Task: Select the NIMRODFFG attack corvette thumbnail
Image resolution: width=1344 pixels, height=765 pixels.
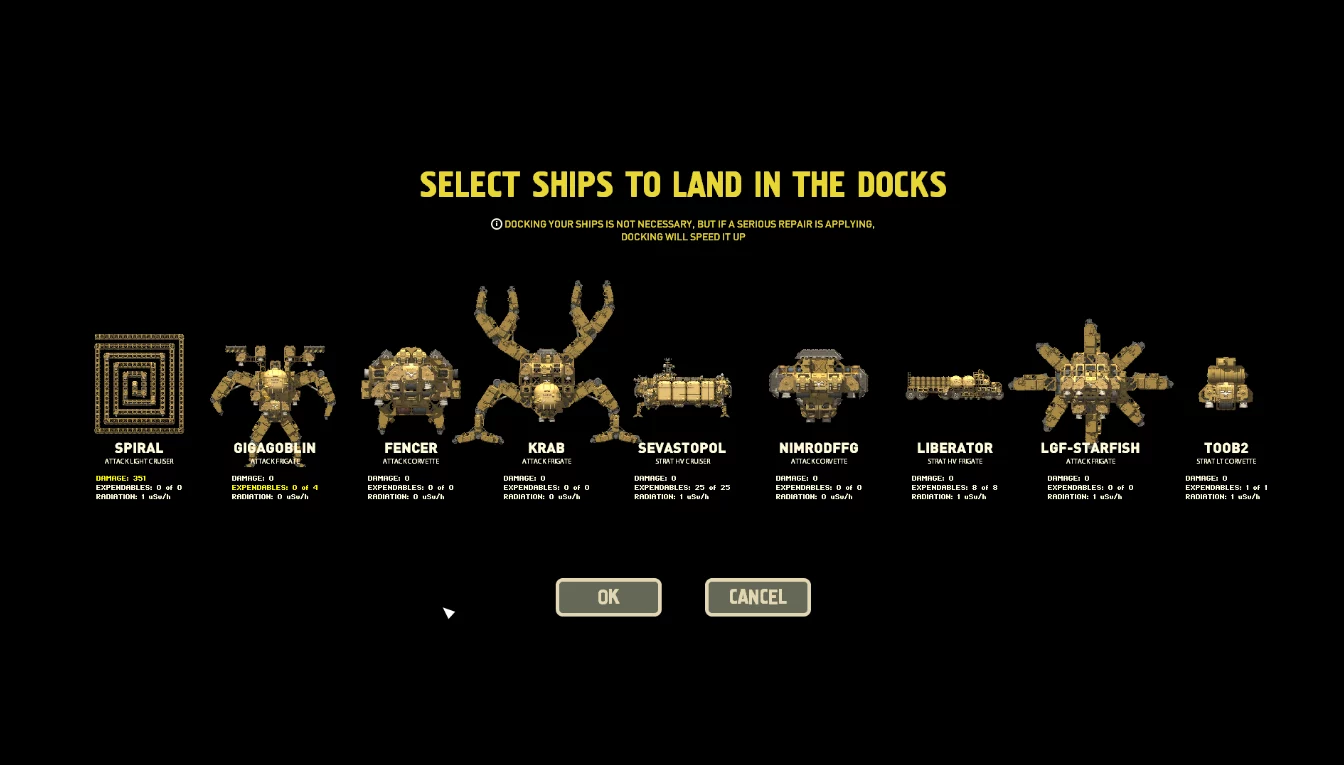Action: (818, 385)
